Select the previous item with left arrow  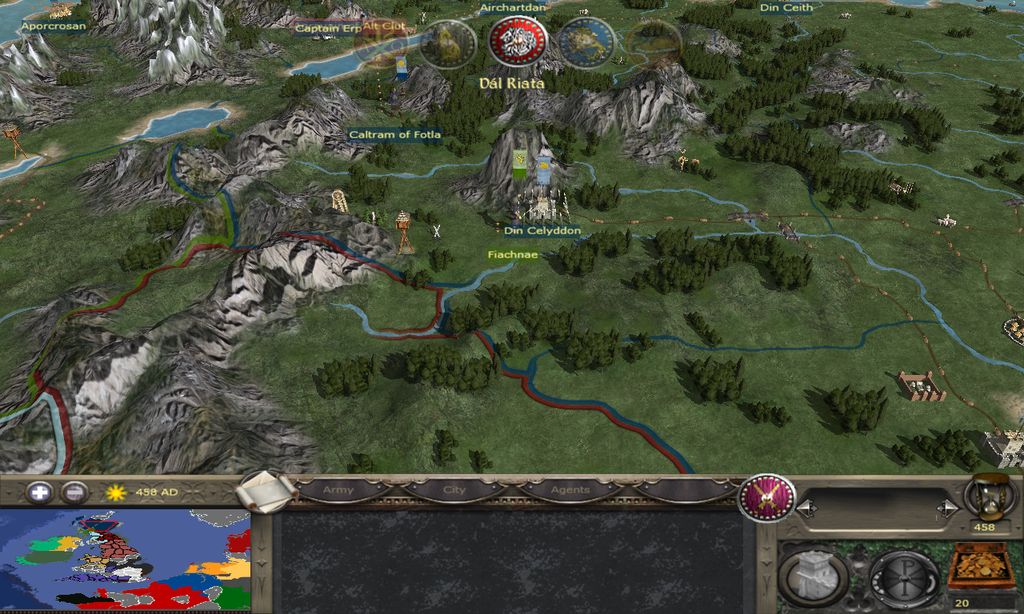coord(806,509)
